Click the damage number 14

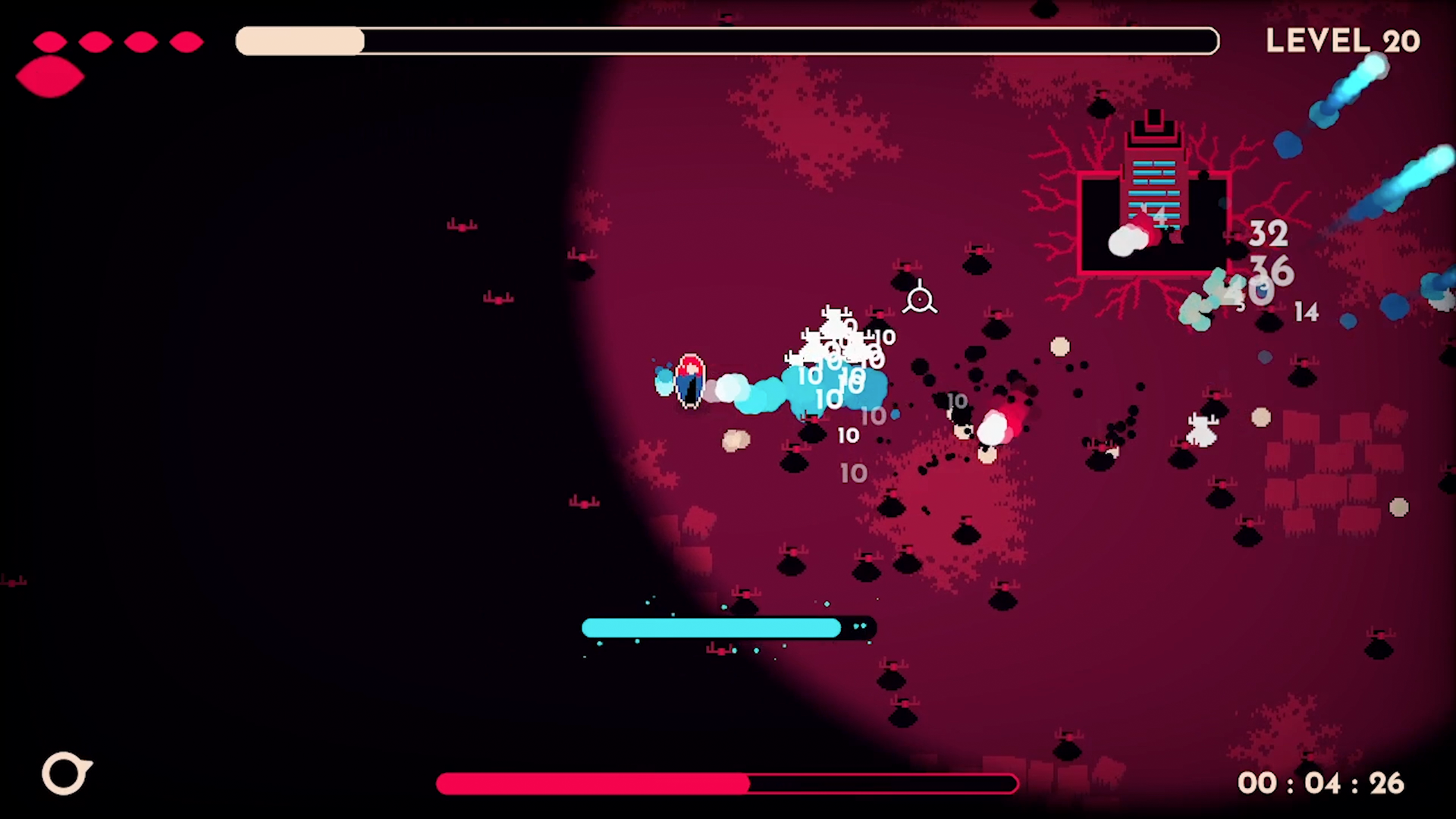pyautogui.click(x=1306, y=312)
